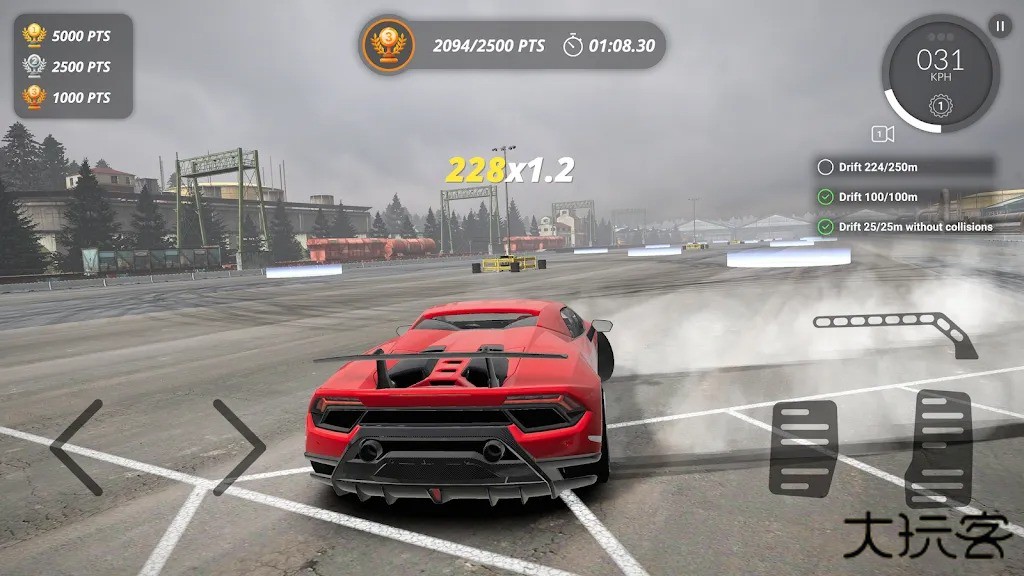
Task: Pull the handbrake lever
Action: (895, 330)
